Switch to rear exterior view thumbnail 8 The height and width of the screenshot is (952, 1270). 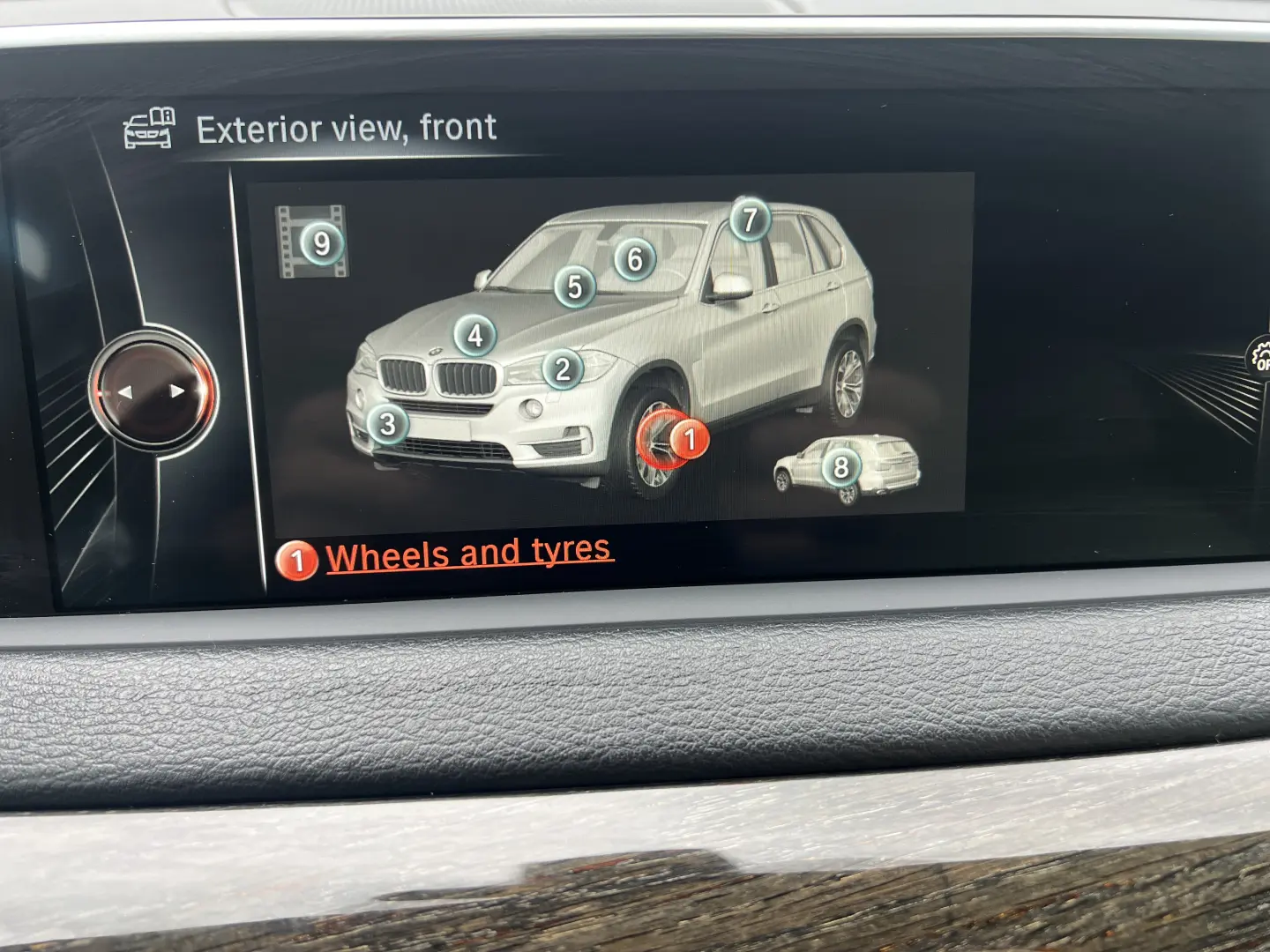pos(841,467)
